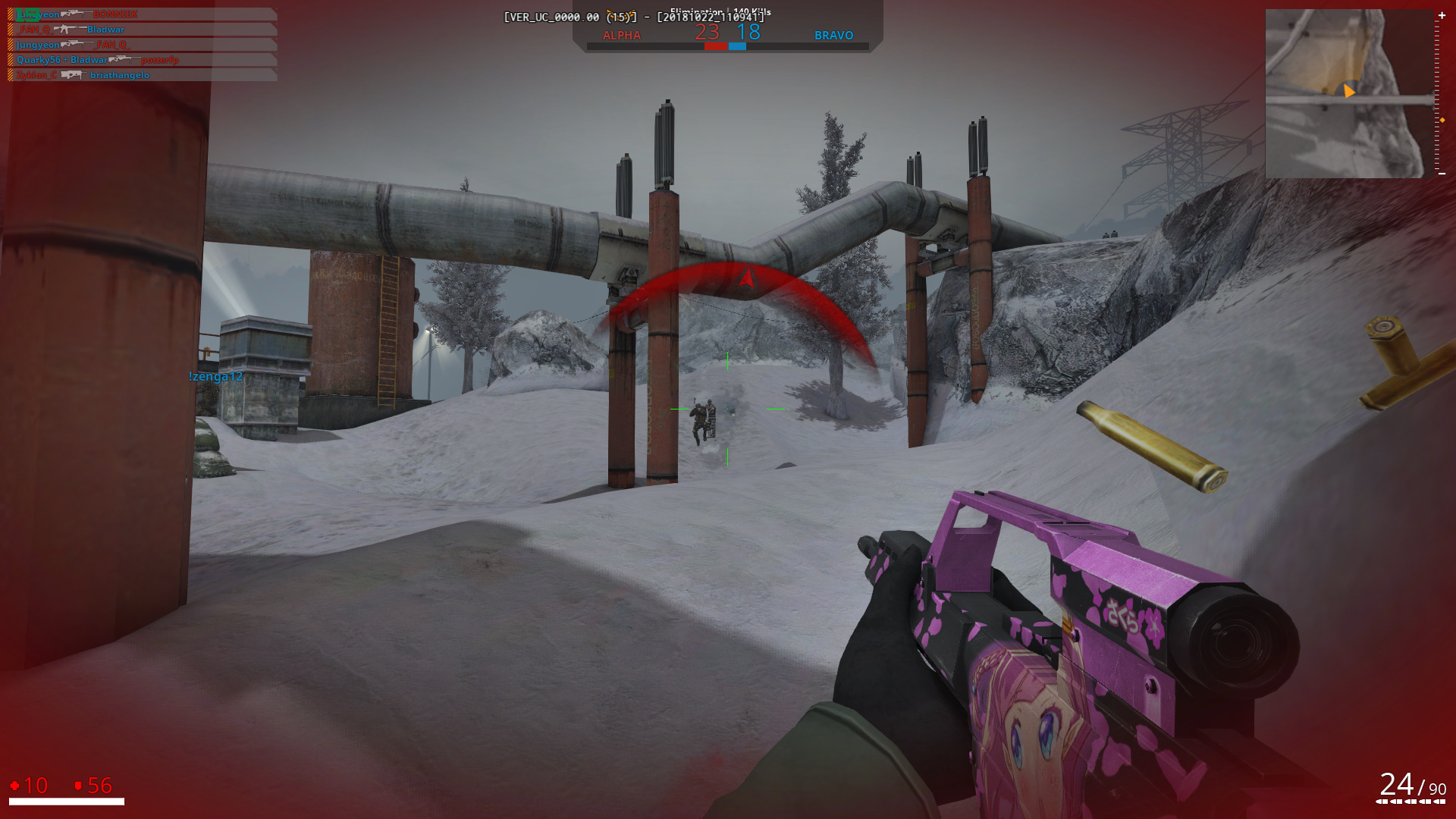The image size is (1456, 819).
Task: Click the Elimination 140 Kills mode header
Action: coord(719,11)
